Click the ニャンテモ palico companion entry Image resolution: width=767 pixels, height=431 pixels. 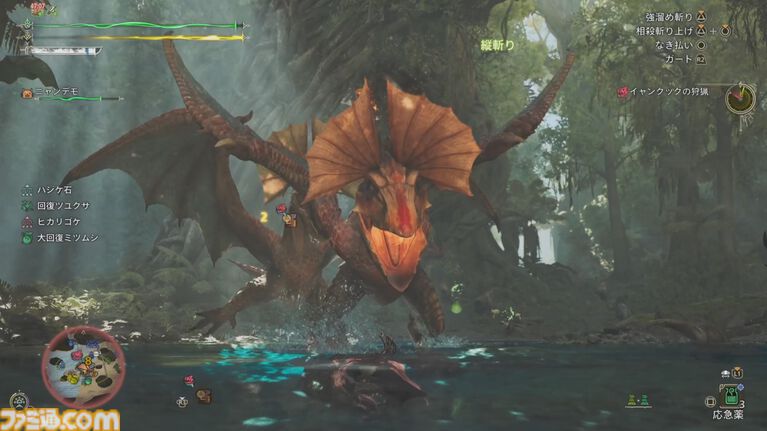(55, 92)
